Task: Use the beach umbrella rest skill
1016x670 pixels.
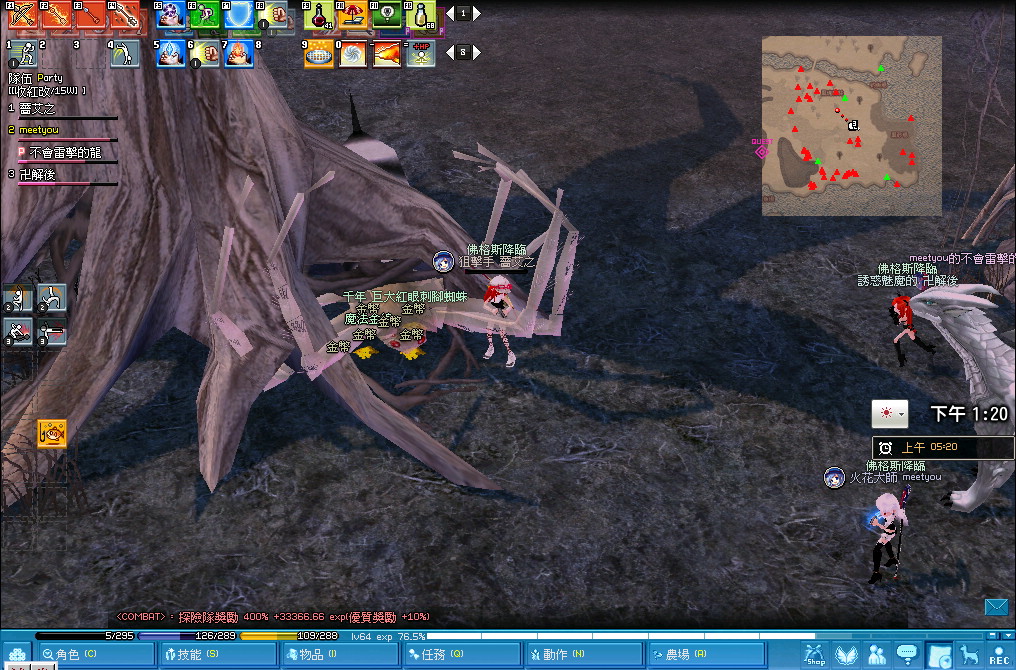Action: click(x=352, y=16)
